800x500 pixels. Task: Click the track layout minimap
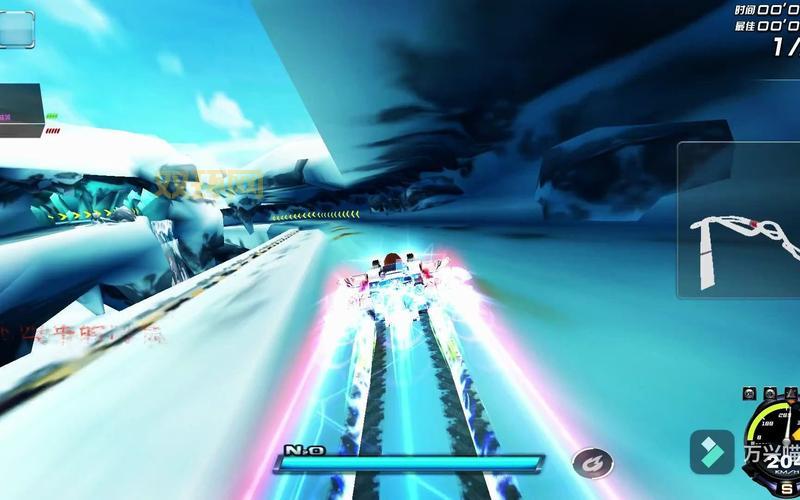coord(739,220)
